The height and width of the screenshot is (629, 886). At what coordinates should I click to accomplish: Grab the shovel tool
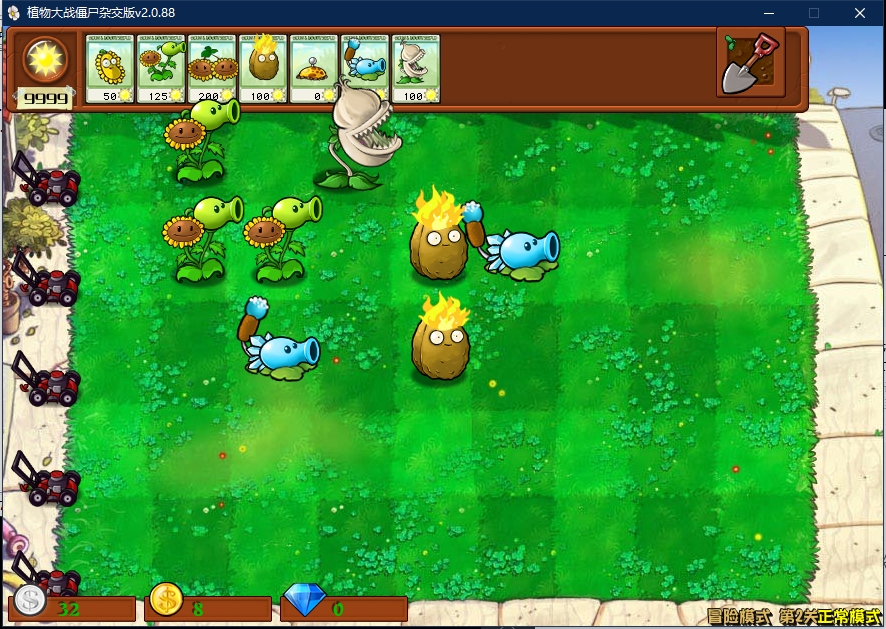click(x=751, y=64)
